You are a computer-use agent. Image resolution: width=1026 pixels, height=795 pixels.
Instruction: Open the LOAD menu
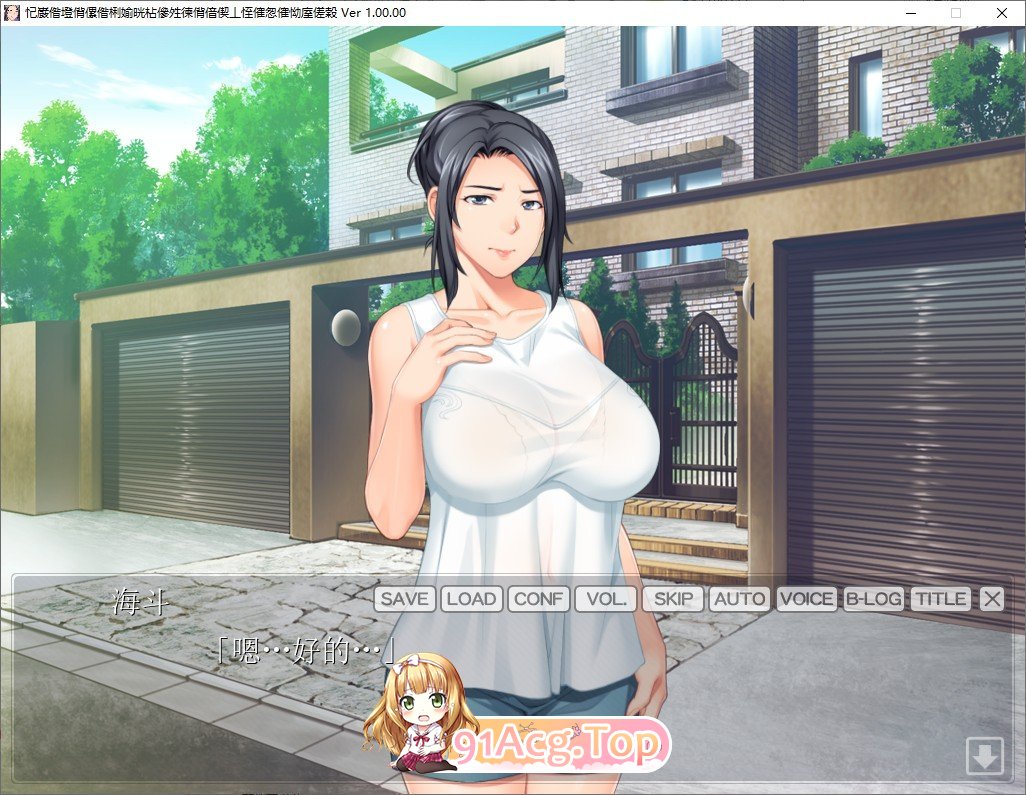tap(471, 599)
